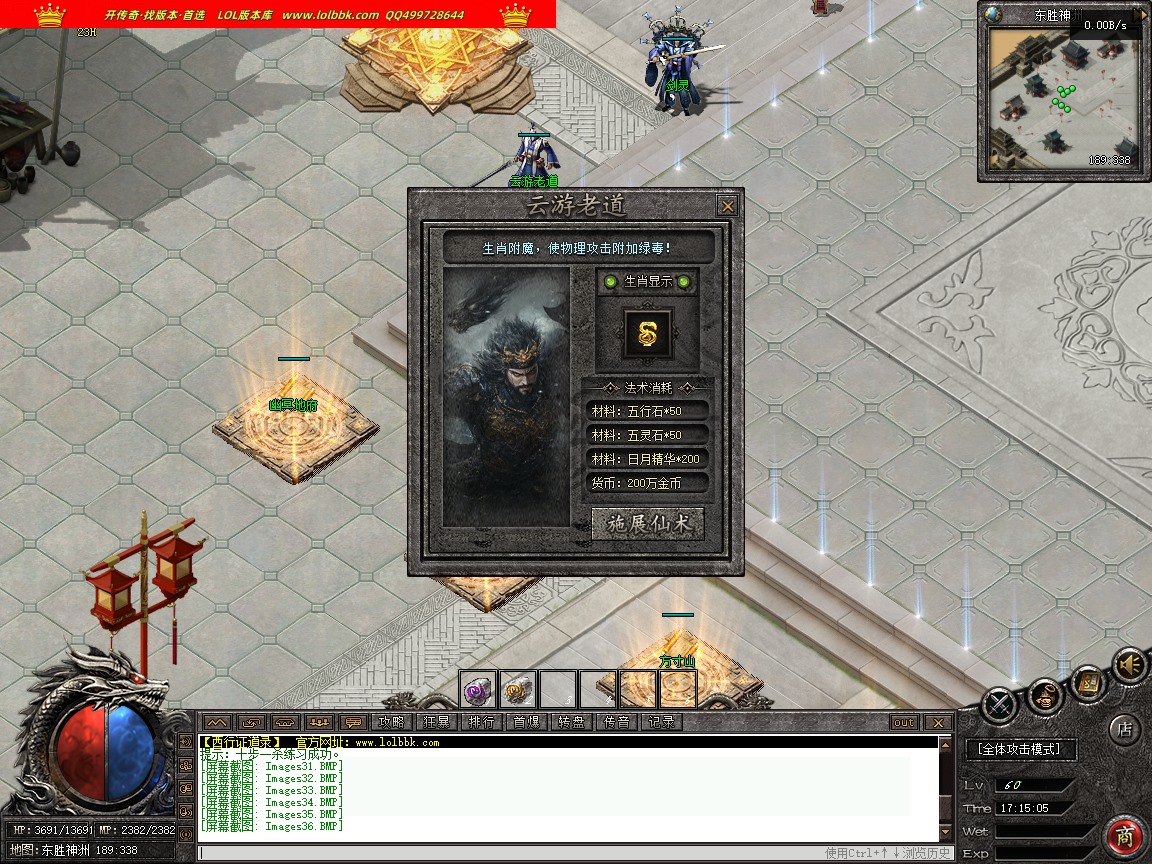Viewport: 1152px width, 864px height.
Task: Open the red 商 mall button
Action: (x=1125, y=836)
